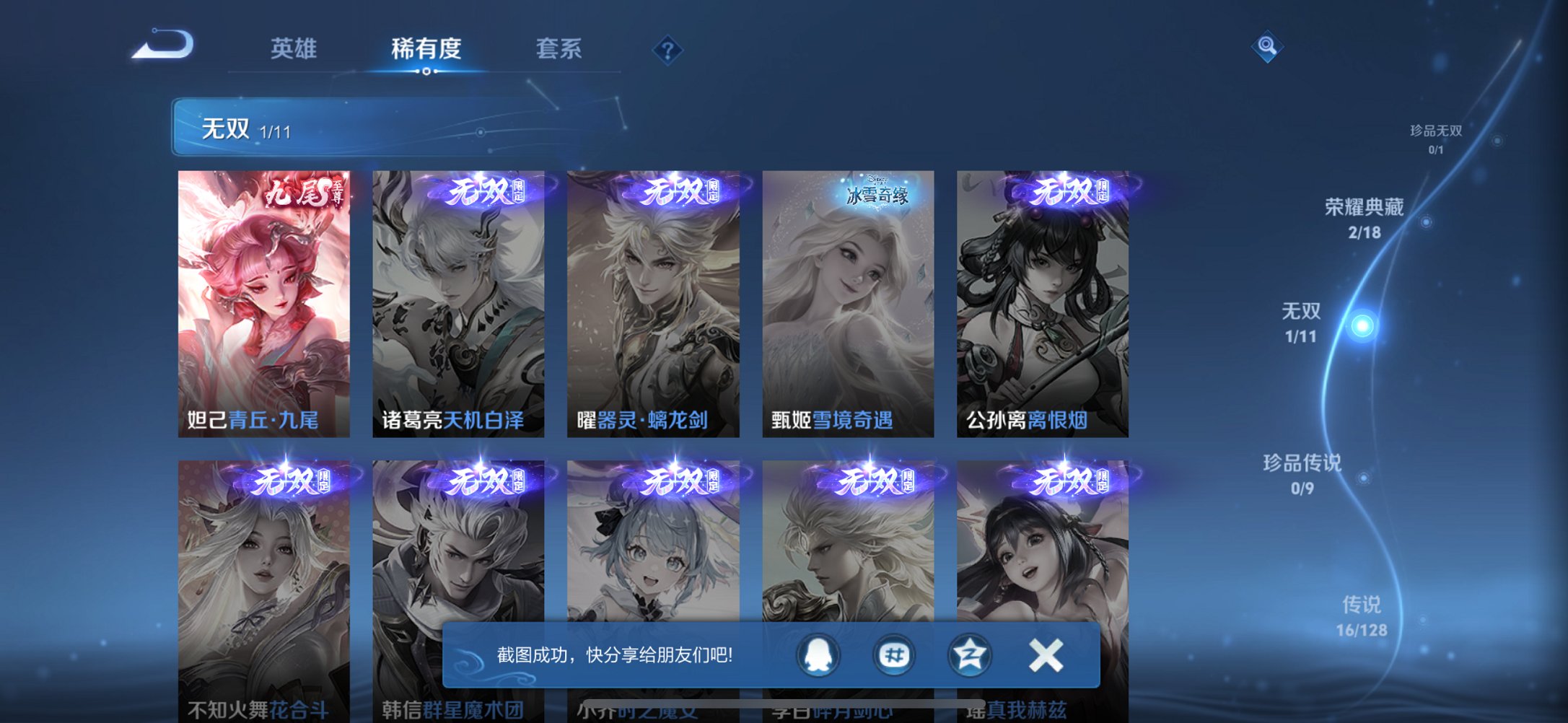Share screenshot via the QQ icon
This screenshot has width=1568, height=723.
click(x=818, y=655)
